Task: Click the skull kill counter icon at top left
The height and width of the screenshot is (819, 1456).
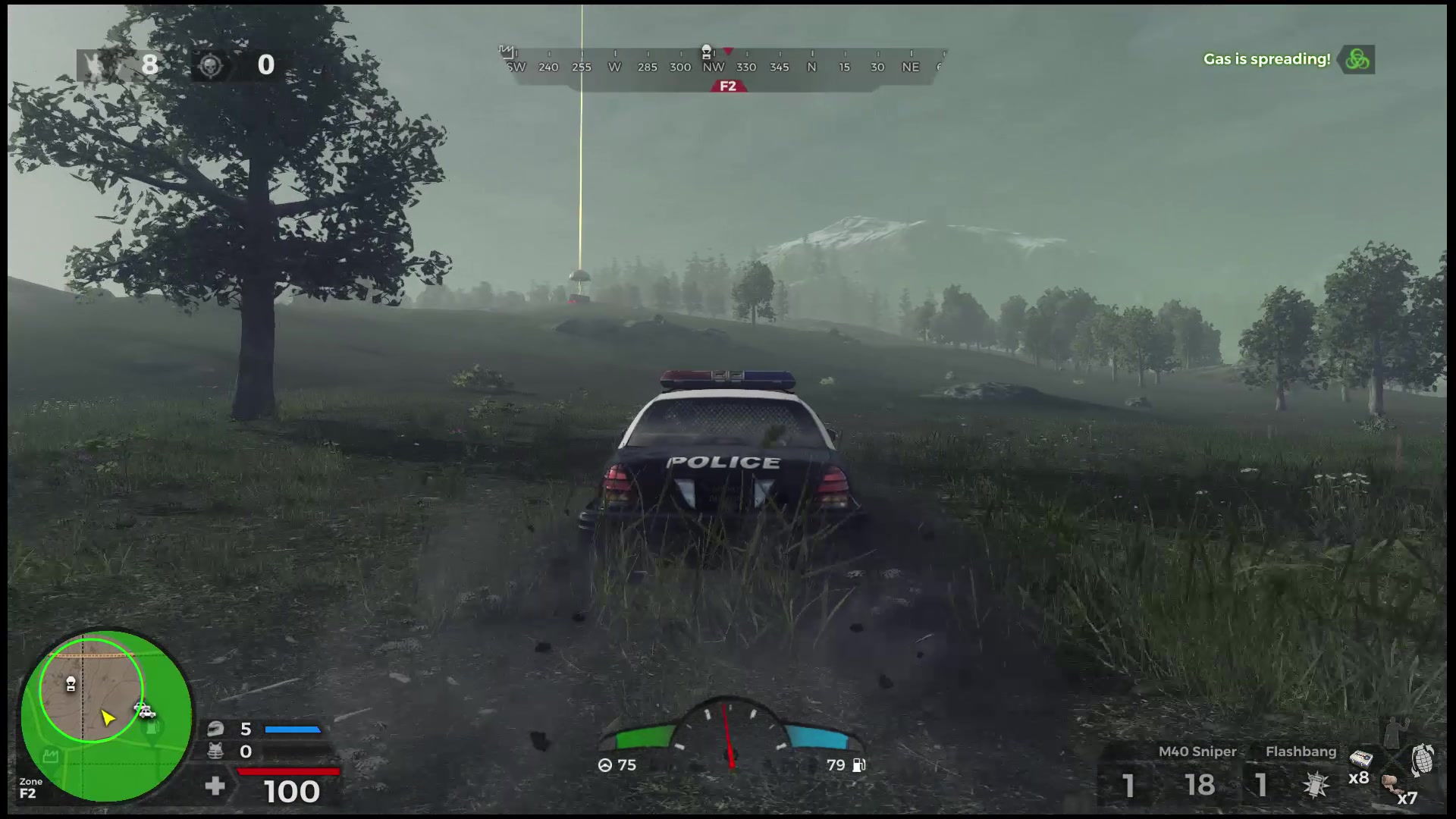Action: (x=211, y=65)
